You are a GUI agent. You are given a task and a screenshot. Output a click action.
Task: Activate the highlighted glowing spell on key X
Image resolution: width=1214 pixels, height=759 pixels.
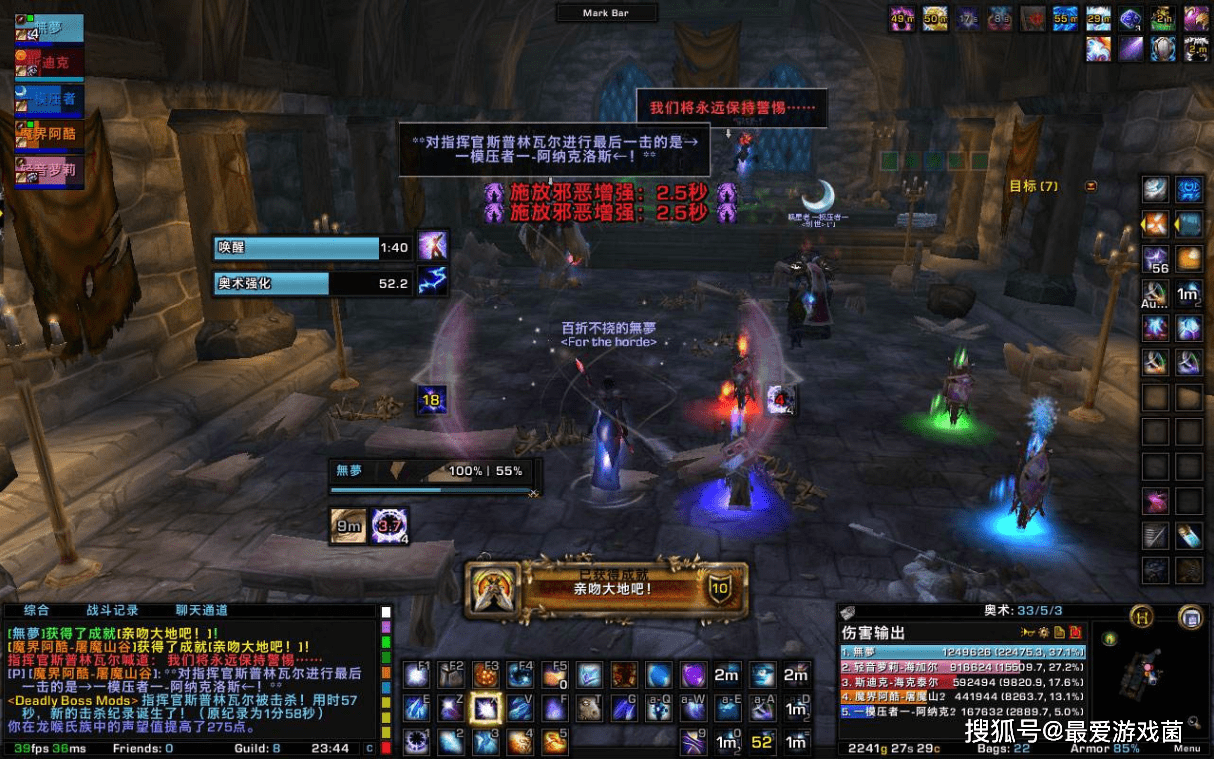tap(486, 708)
